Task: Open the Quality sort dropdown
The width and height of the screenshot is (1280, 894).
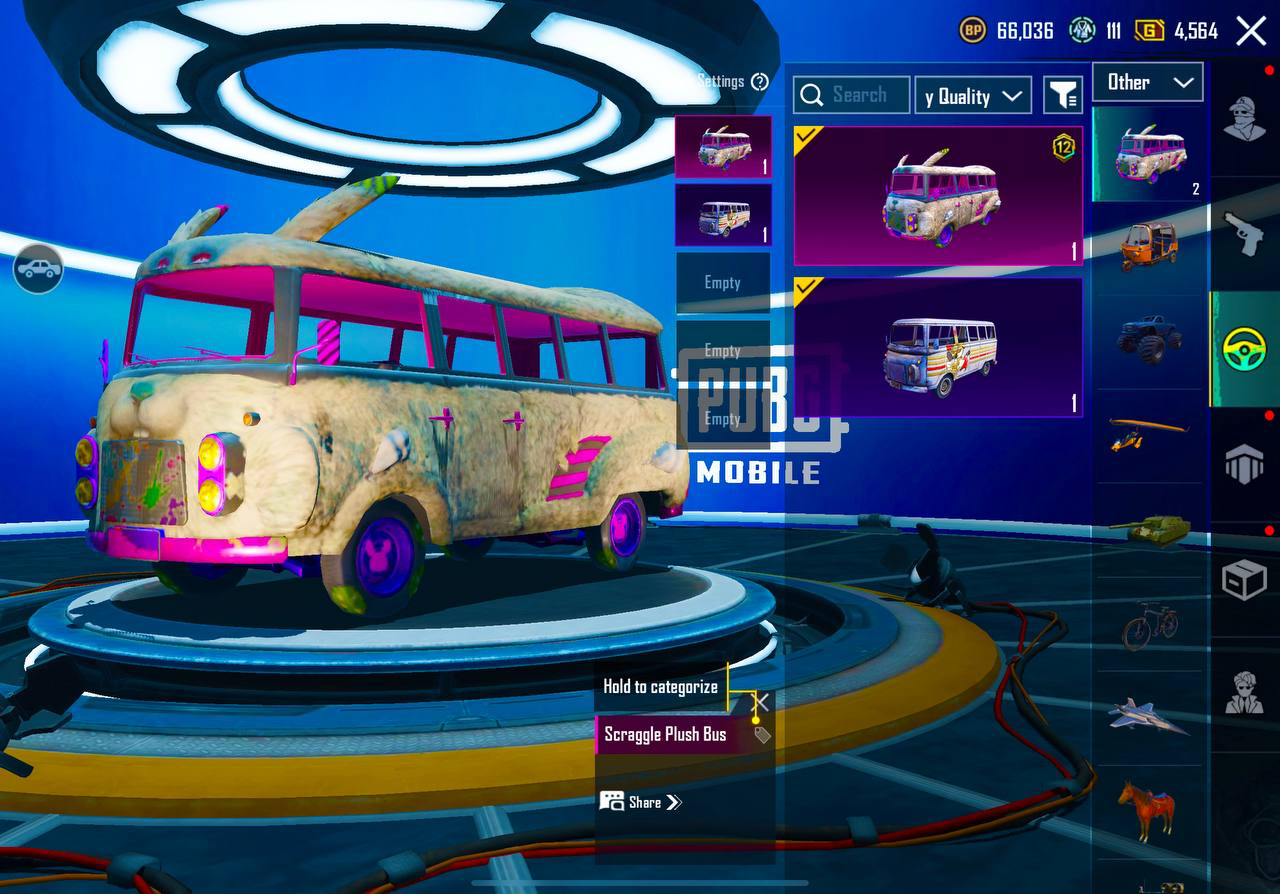Action: 973,96
